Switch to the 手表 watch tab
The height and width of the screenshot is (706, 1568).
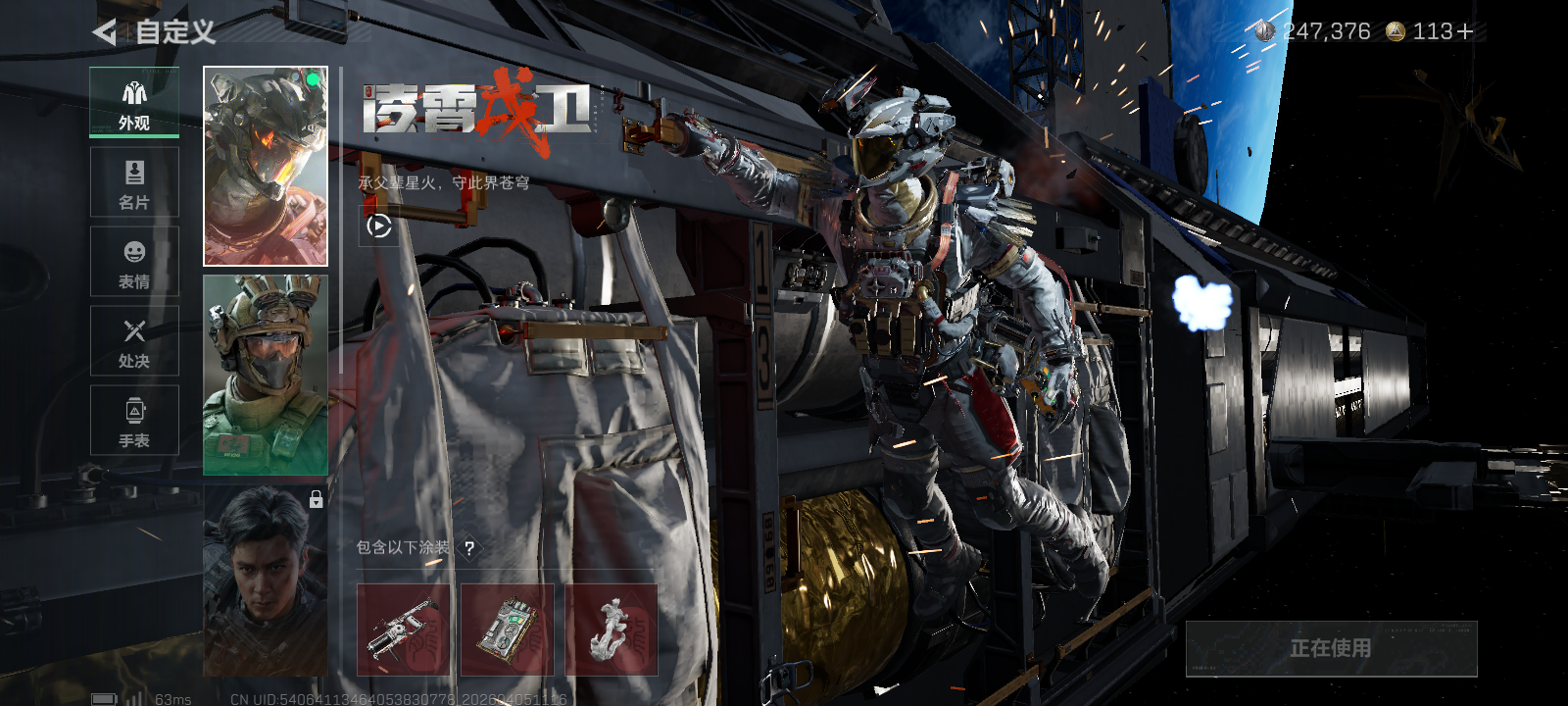point(134,421)
